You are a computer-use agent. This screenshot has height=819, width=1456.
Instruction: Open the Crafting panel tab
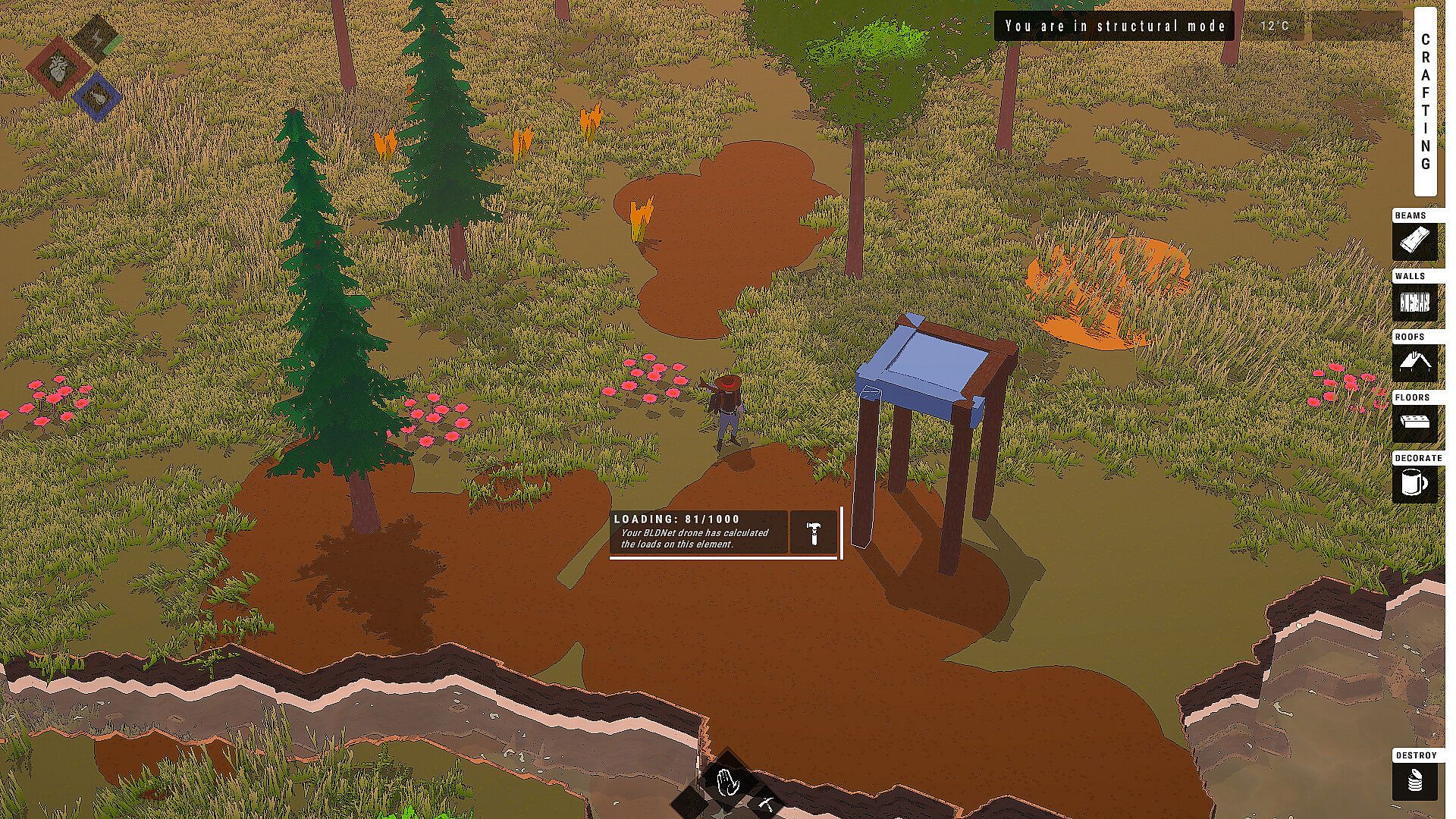tap(1426, 102)
